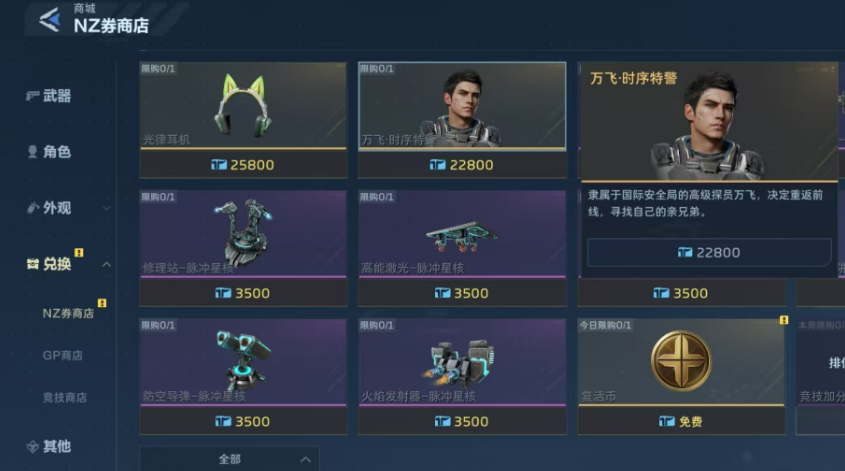Image resolution: width=845 pixels, height=471 pixels.
Task: Open the 全部 filter dropdown
Action: pos(229,459)
